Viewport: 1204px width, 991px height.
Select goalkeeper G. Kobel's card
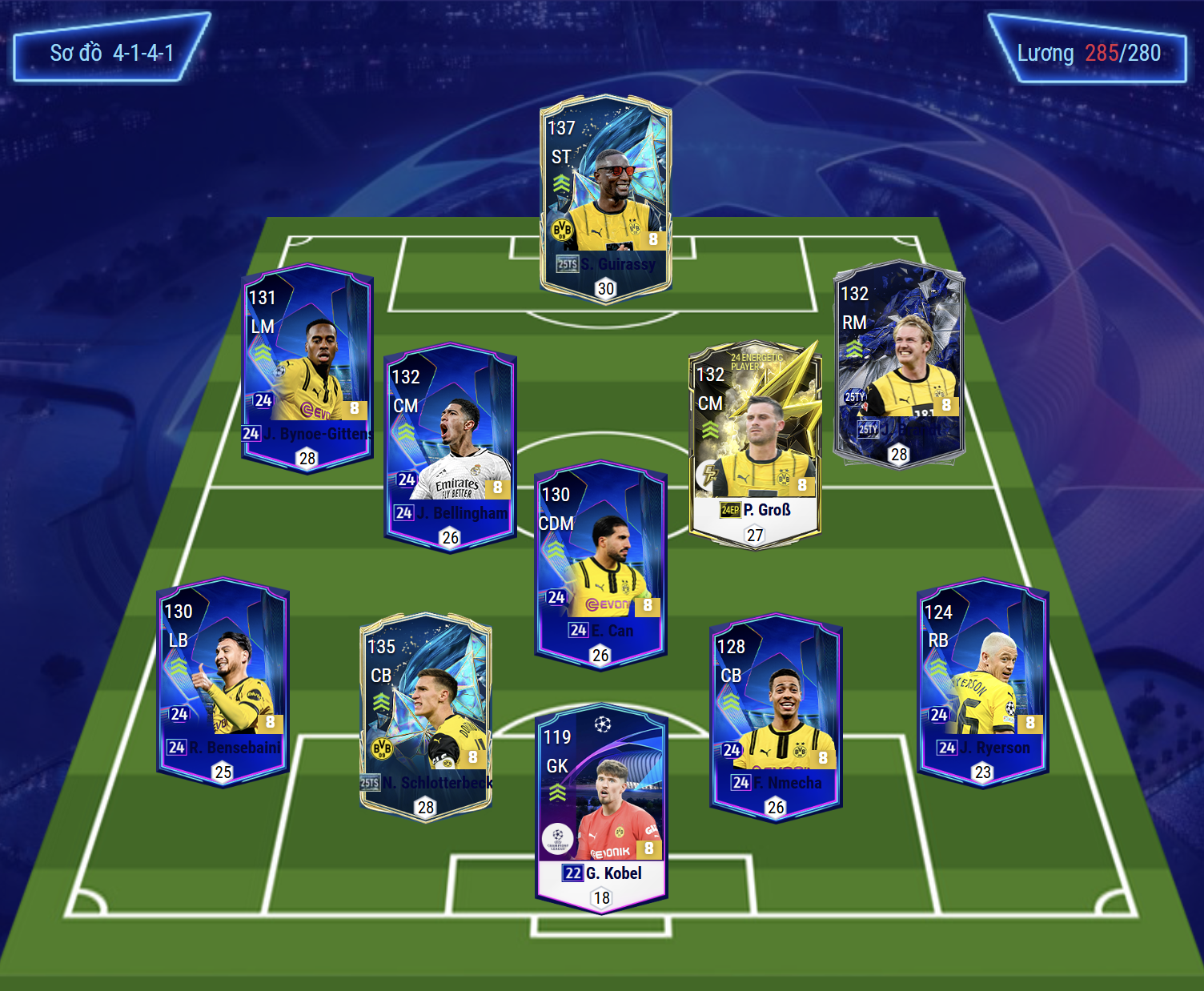pyautogui.click(x=601, y=808)
